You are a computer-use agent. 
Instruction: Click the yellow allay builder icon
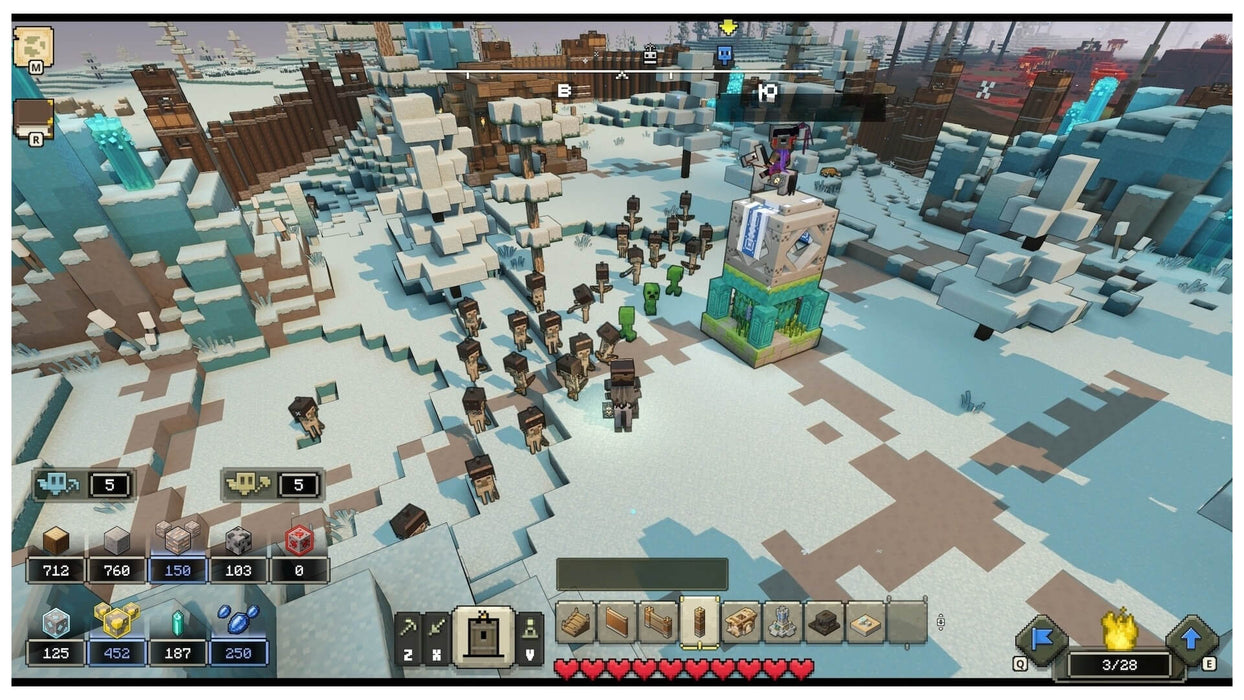(245, 485)
